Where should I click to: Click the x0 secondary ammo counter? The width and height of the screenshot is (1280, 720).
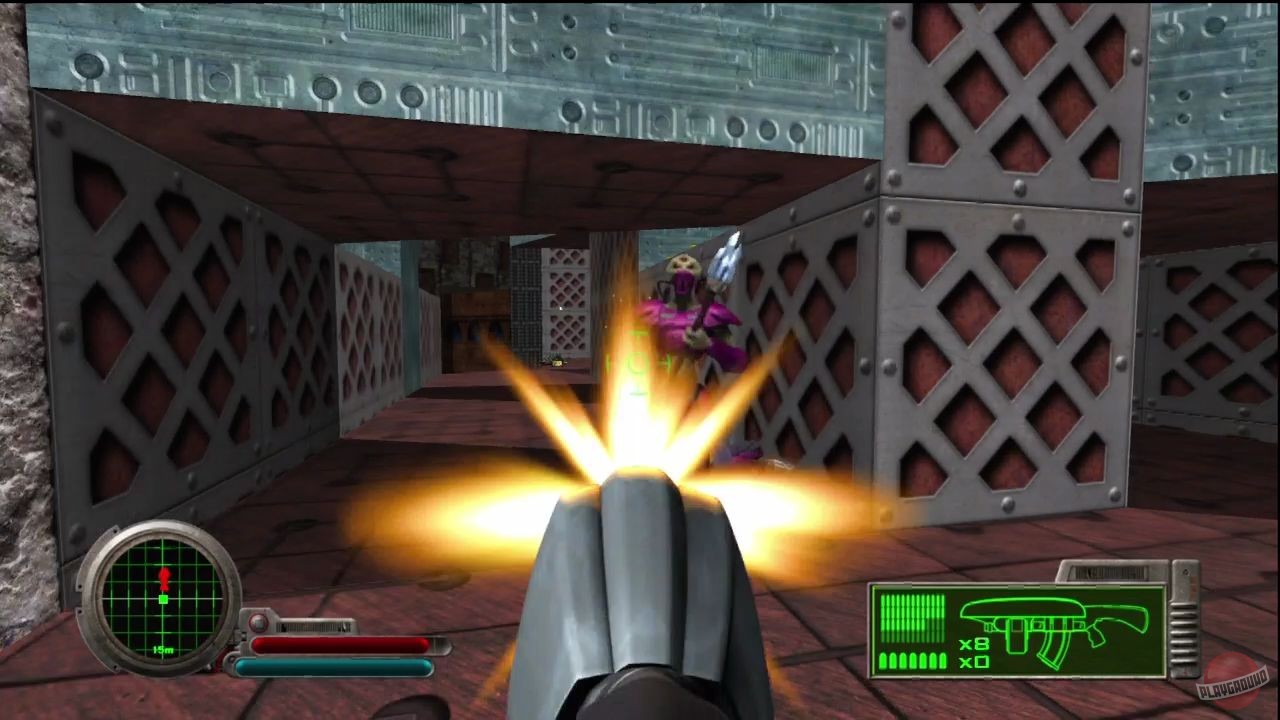[x=974, y=661]
